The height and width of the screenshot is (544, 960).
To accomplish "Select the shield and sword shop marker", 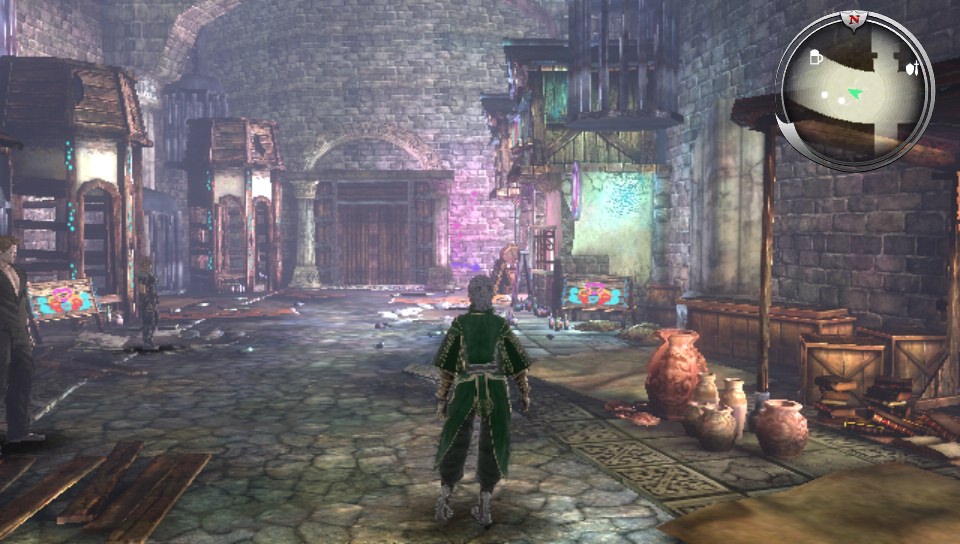I will tap(910, 68).
